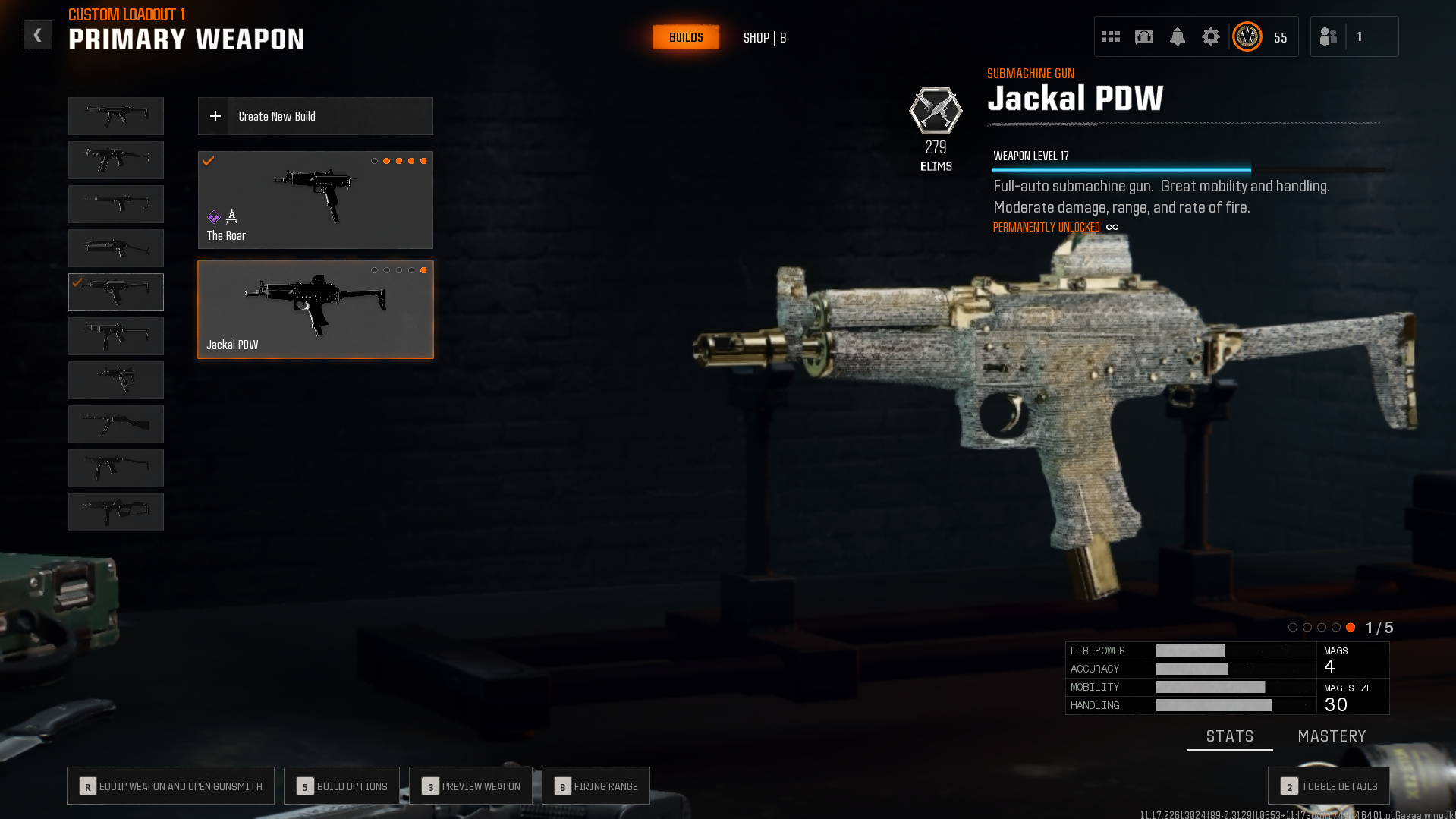Equip weapon and open Gunsmith
This screenshot has height=819, width=1456.
tap(171, 786)
